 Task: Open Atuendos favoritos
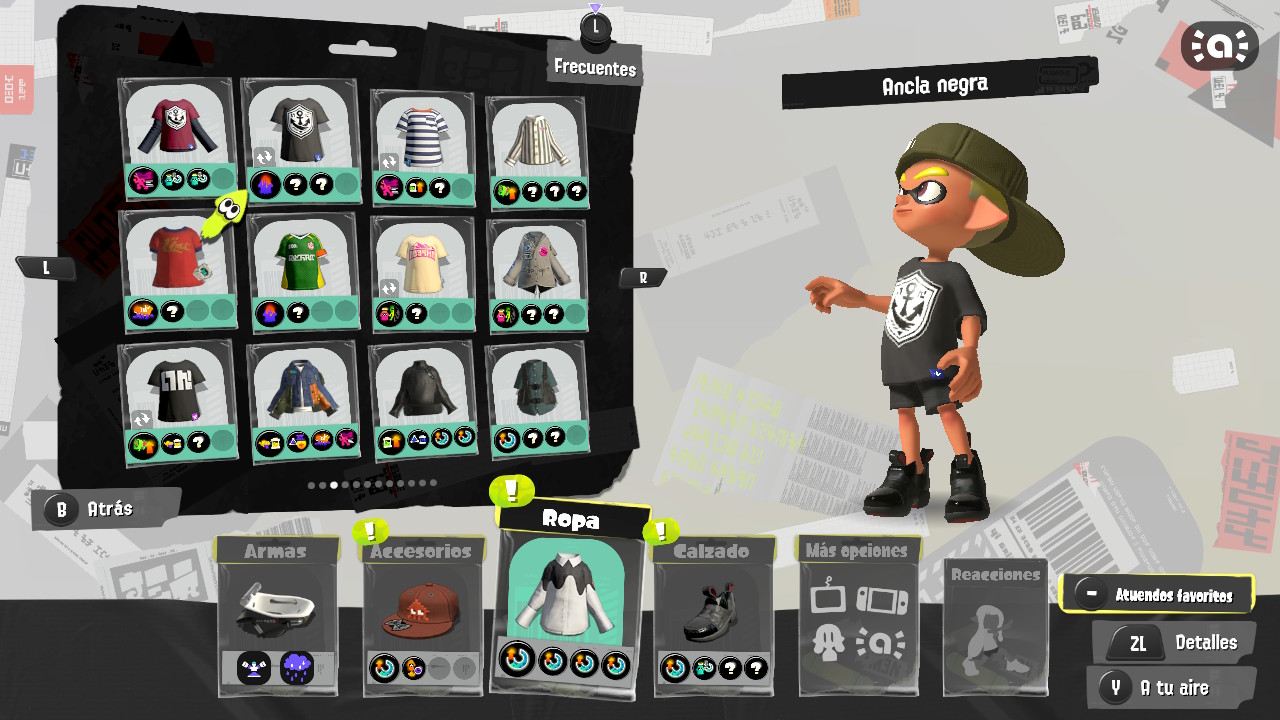(x=1157, y=594)
